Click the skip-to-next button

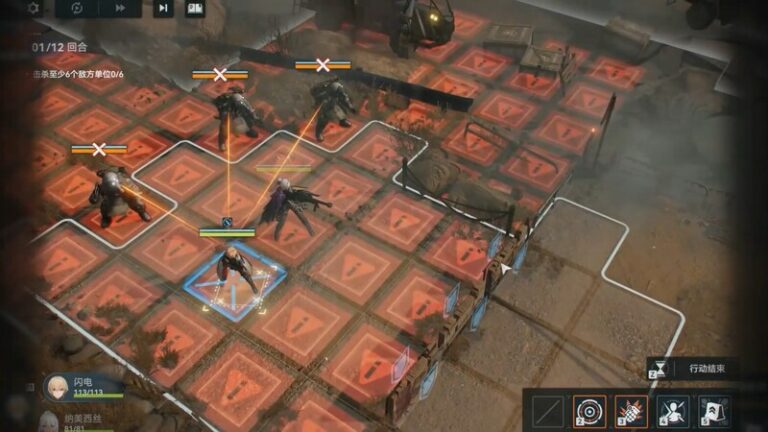[x=163, y=8]
